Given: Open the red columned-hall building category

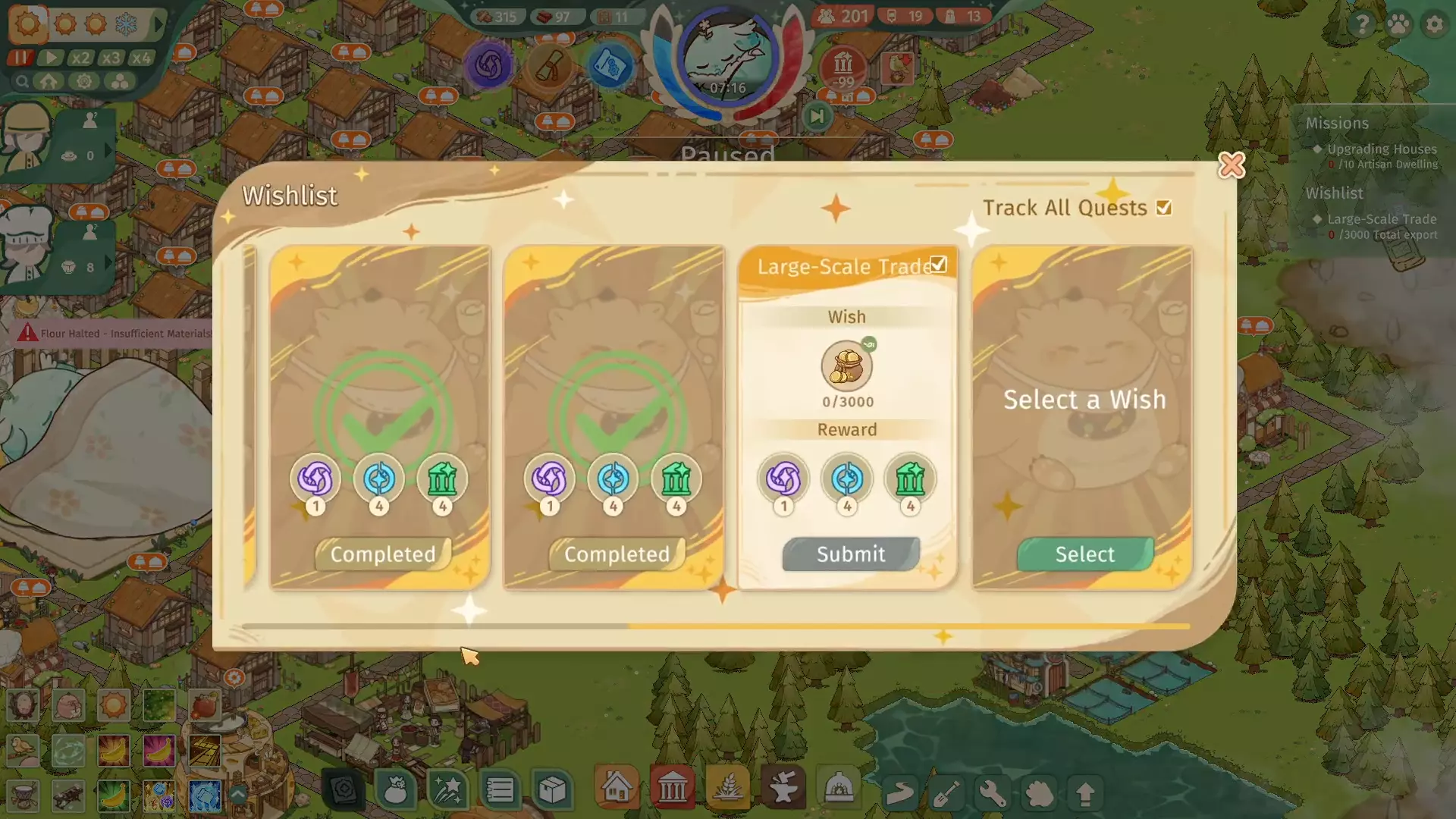Looking at the screenshot, I should coord(672,789).
